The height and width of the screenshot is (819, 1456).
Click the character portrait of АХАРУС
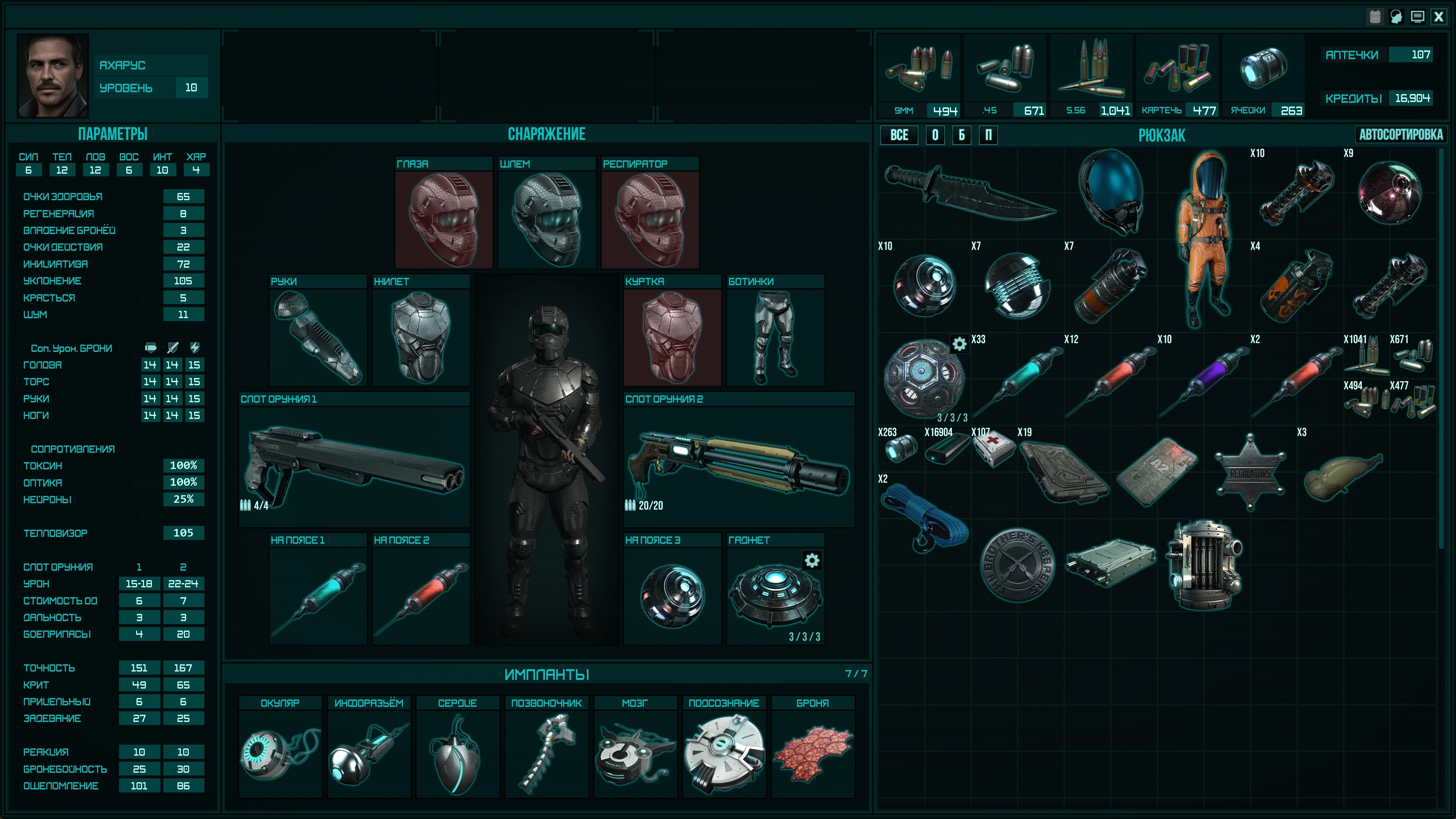pyautogui.click(x=53, y=75)
